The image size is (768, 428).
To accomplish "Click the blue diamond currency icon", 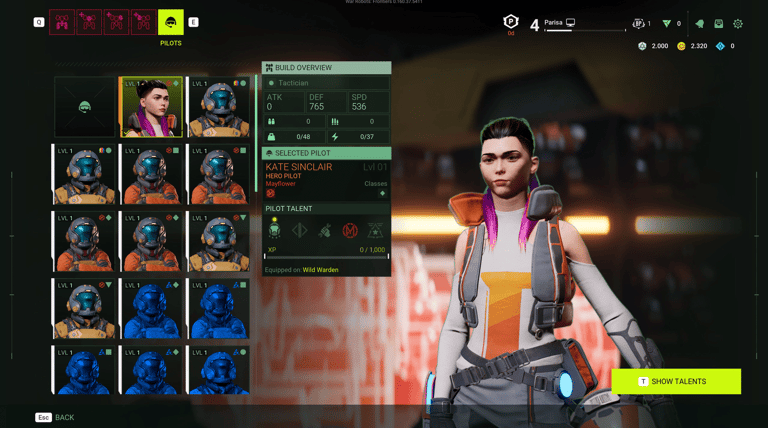I will [721, 46].
